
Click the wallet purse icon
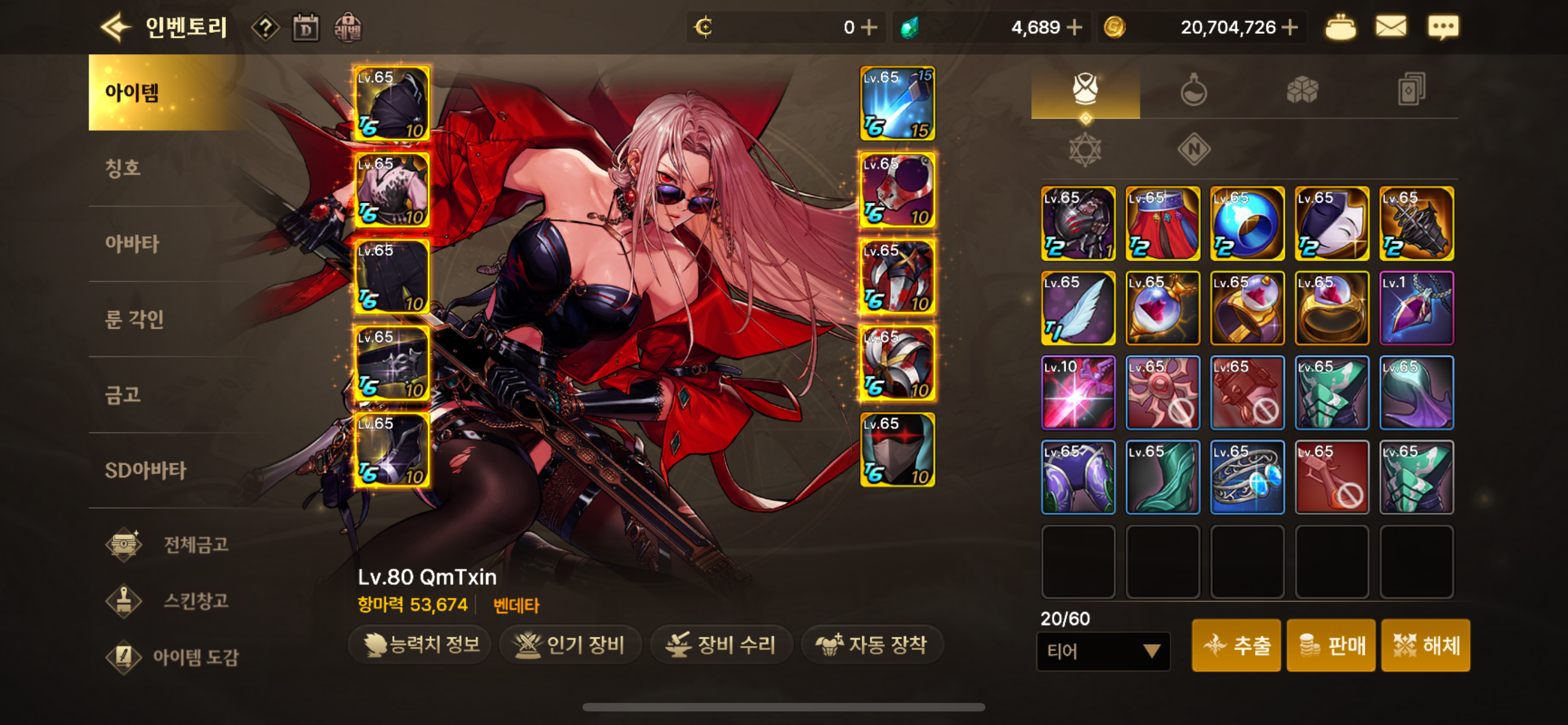point(1342,26)
